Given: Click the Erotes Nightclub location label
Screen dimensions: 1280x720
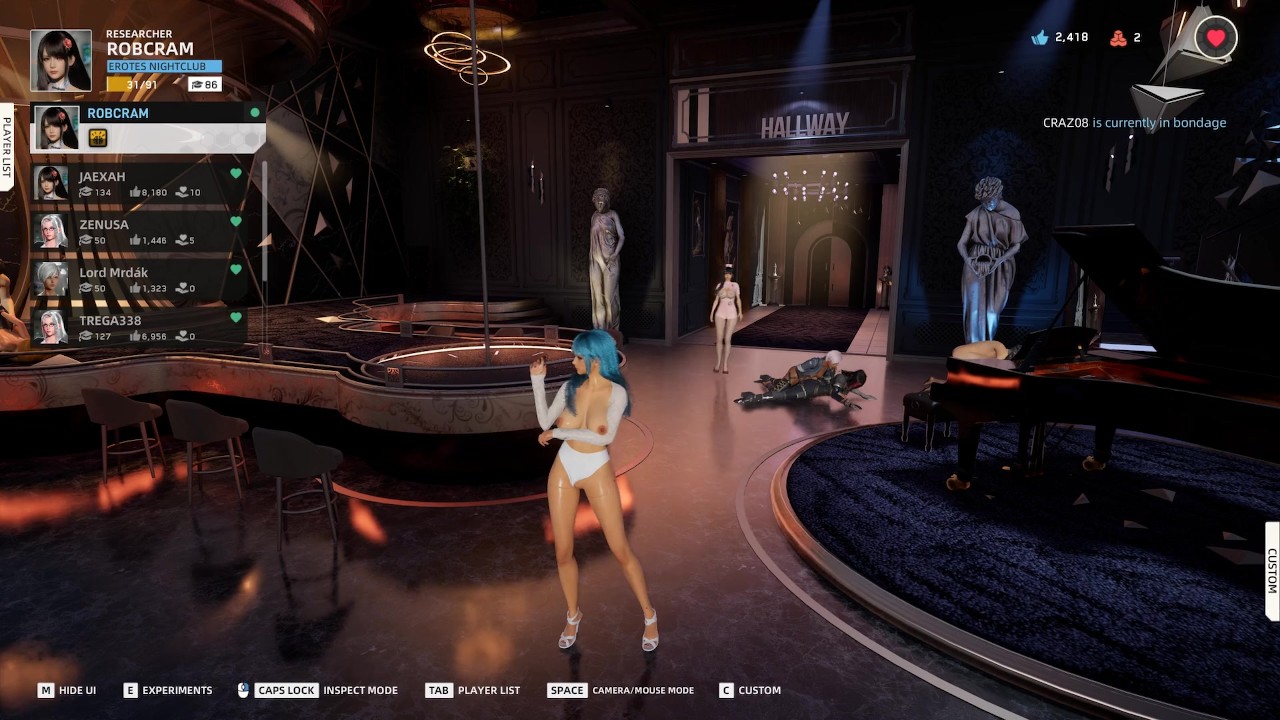Looking at the screenshot, I should click(164, 66).
